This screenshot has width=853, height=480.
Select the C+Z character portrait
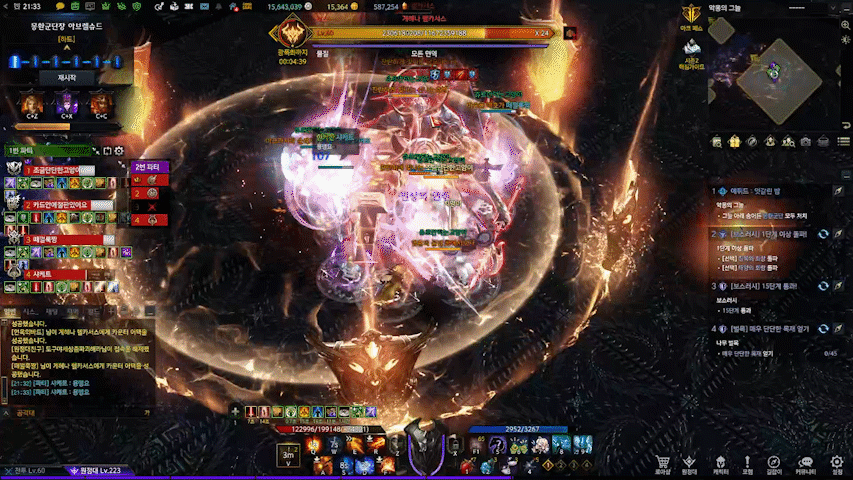[30, 103]
